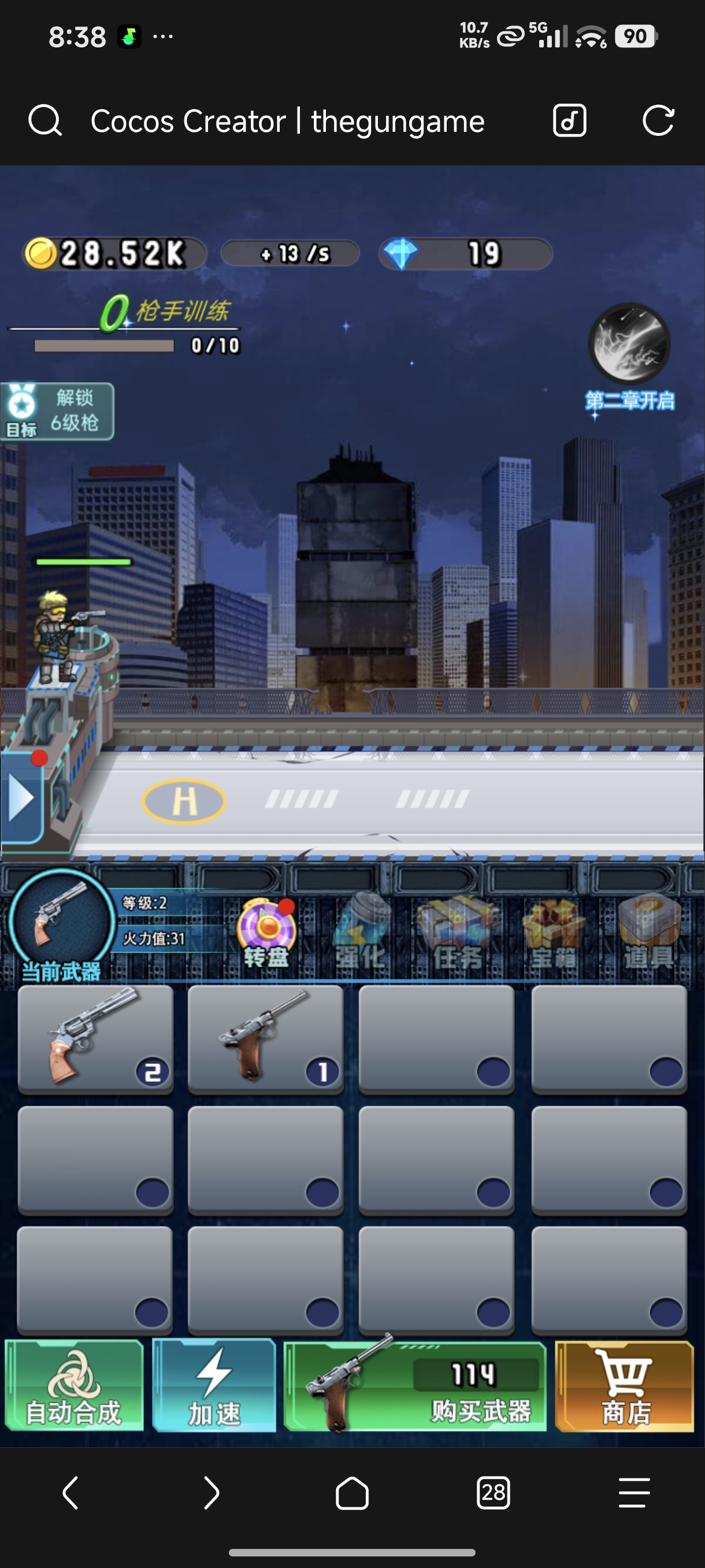Activate the 加速 speed-up button
This screenshot has width=705, height=1568.
[x=214, y=1385]
